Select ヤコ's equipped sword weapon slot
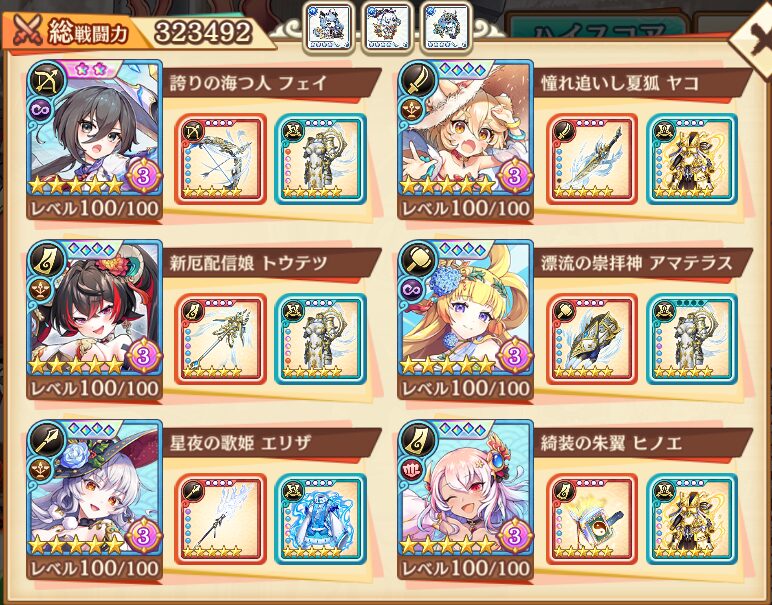Image resolution: width=772 pixels, height=605 pixels. click(x=592, y=158)
